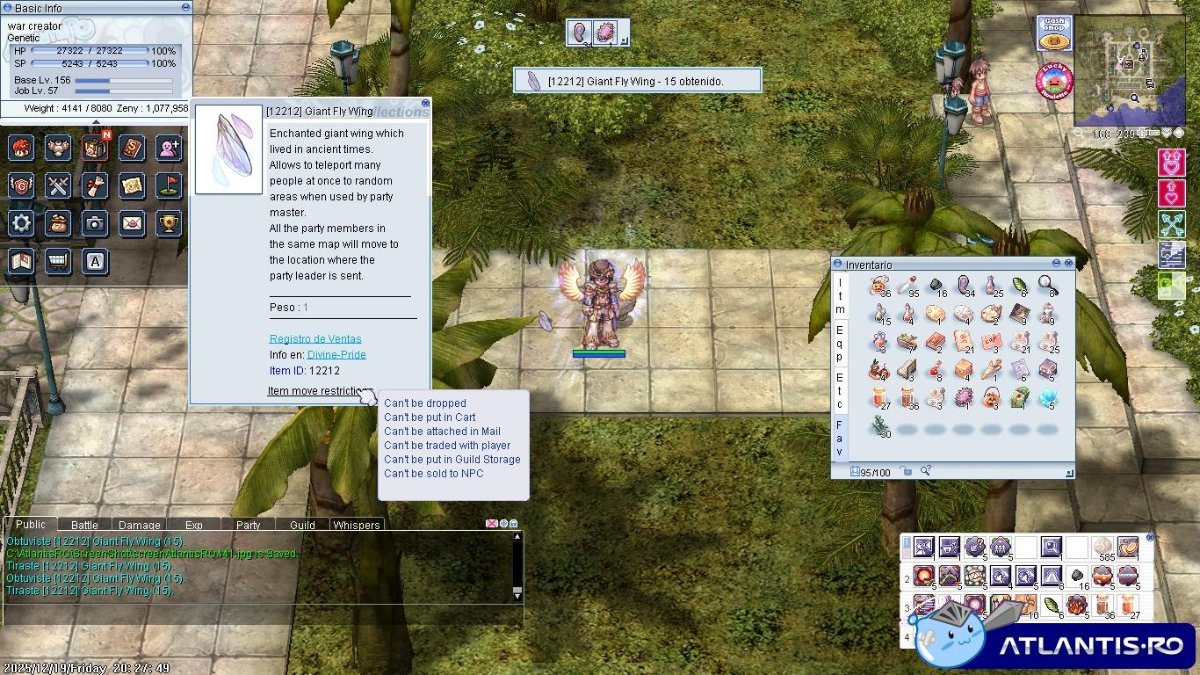This screenshot has width=1200, height=675.
Task: Open the shopping cart menu icon
Action: pyautogui.click(x=58, y=261)
